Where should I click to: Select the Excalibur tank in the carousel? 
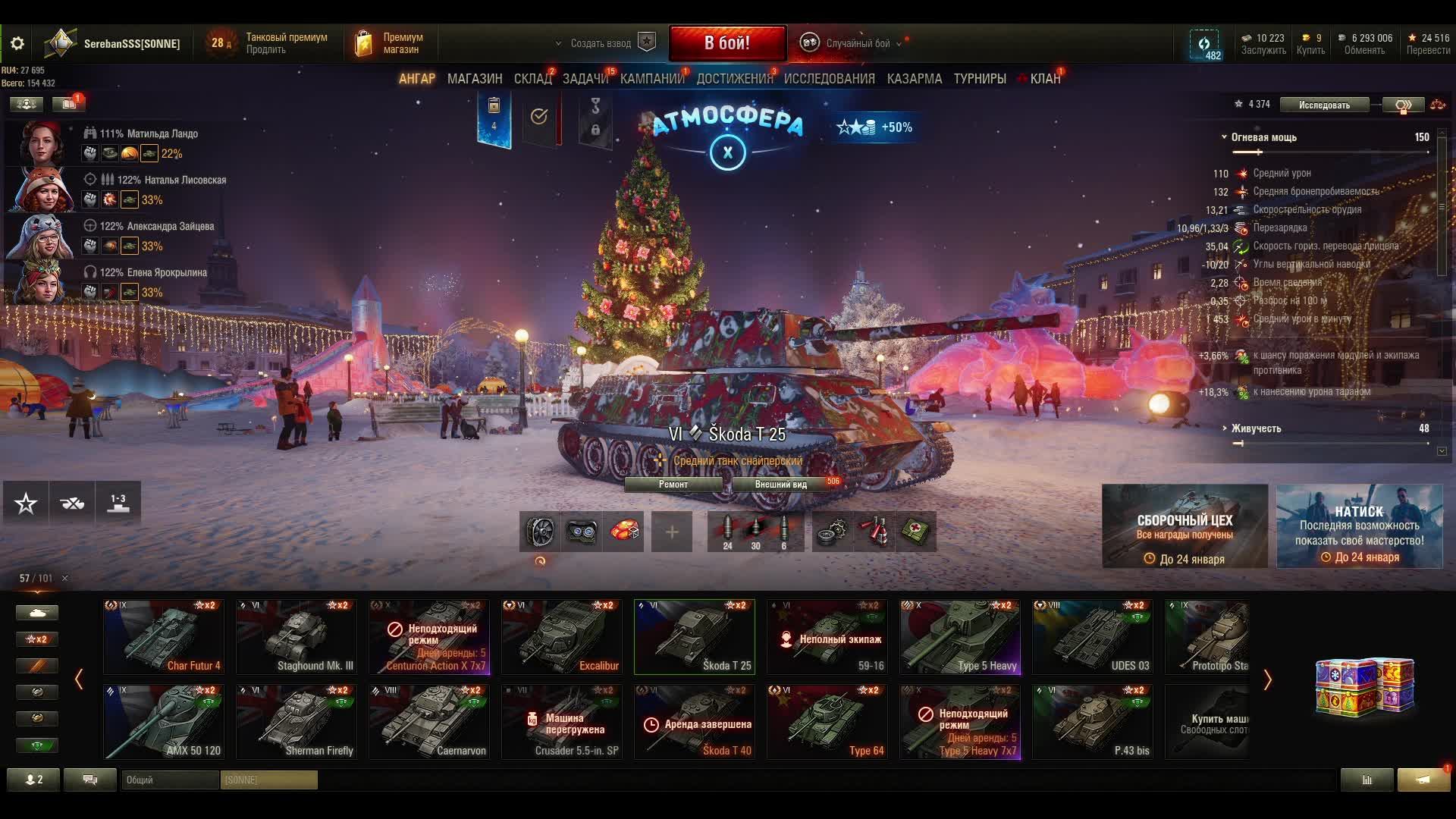[562, 637]
